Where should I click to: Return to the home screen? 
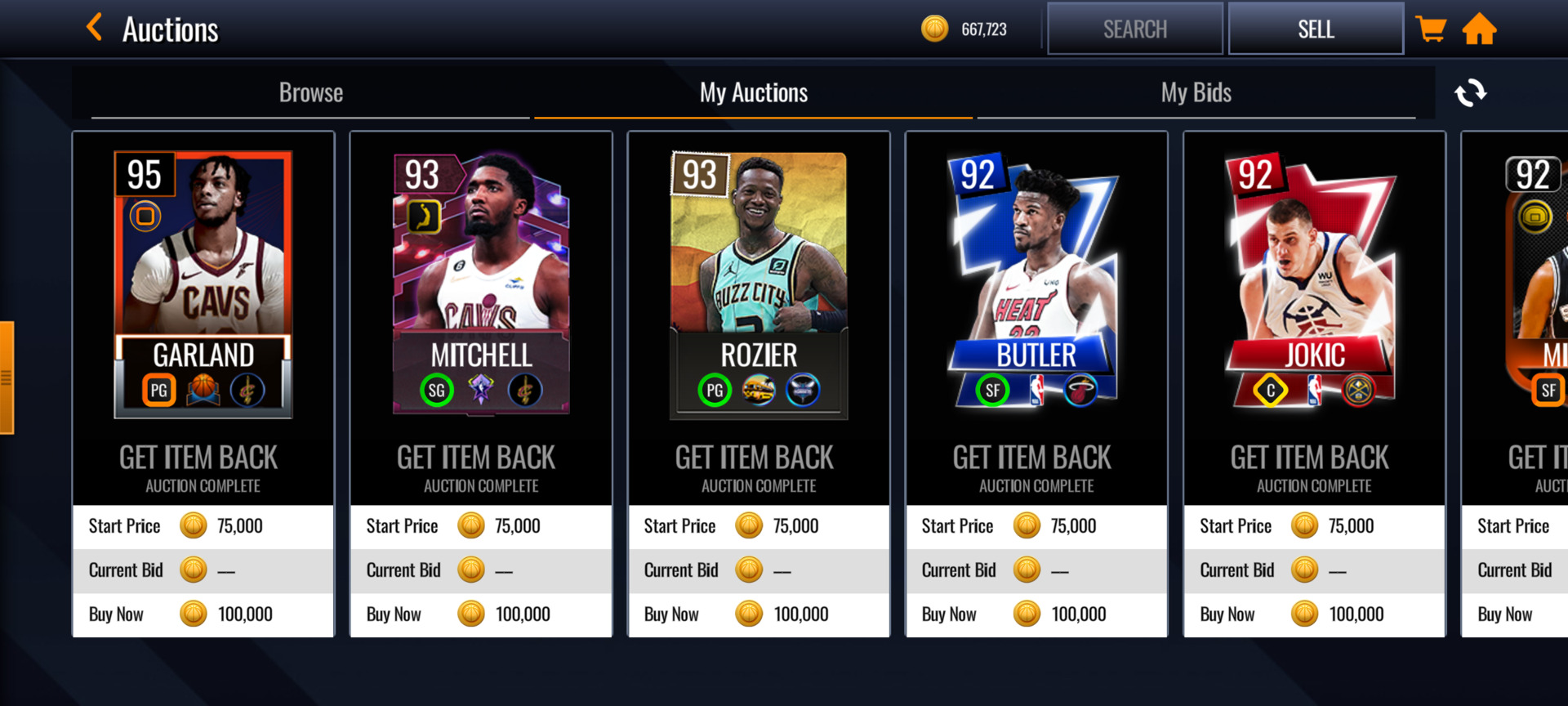(1479, 29)
